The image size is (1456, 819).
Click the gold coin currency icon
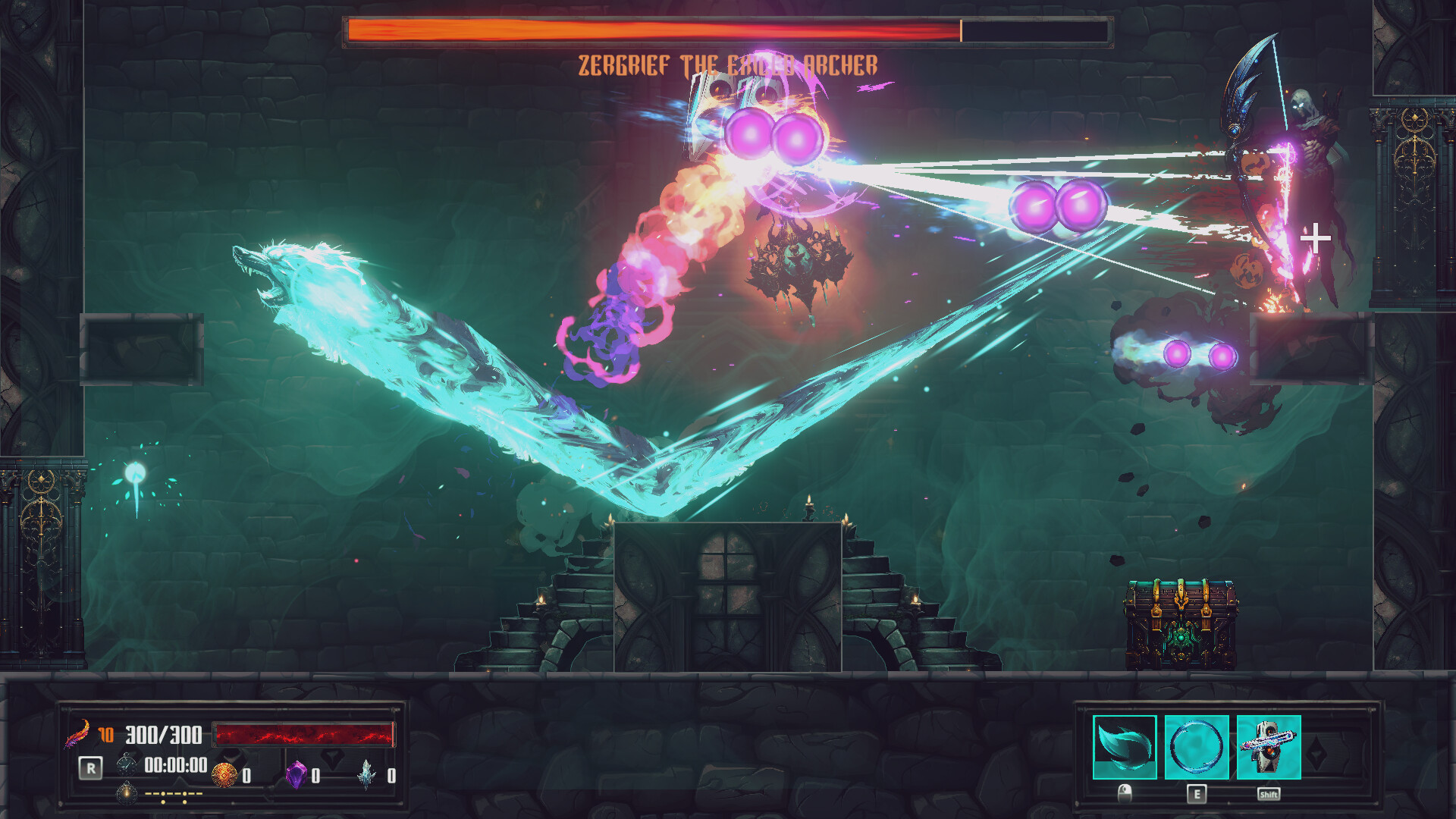click(x=224, y=774)
